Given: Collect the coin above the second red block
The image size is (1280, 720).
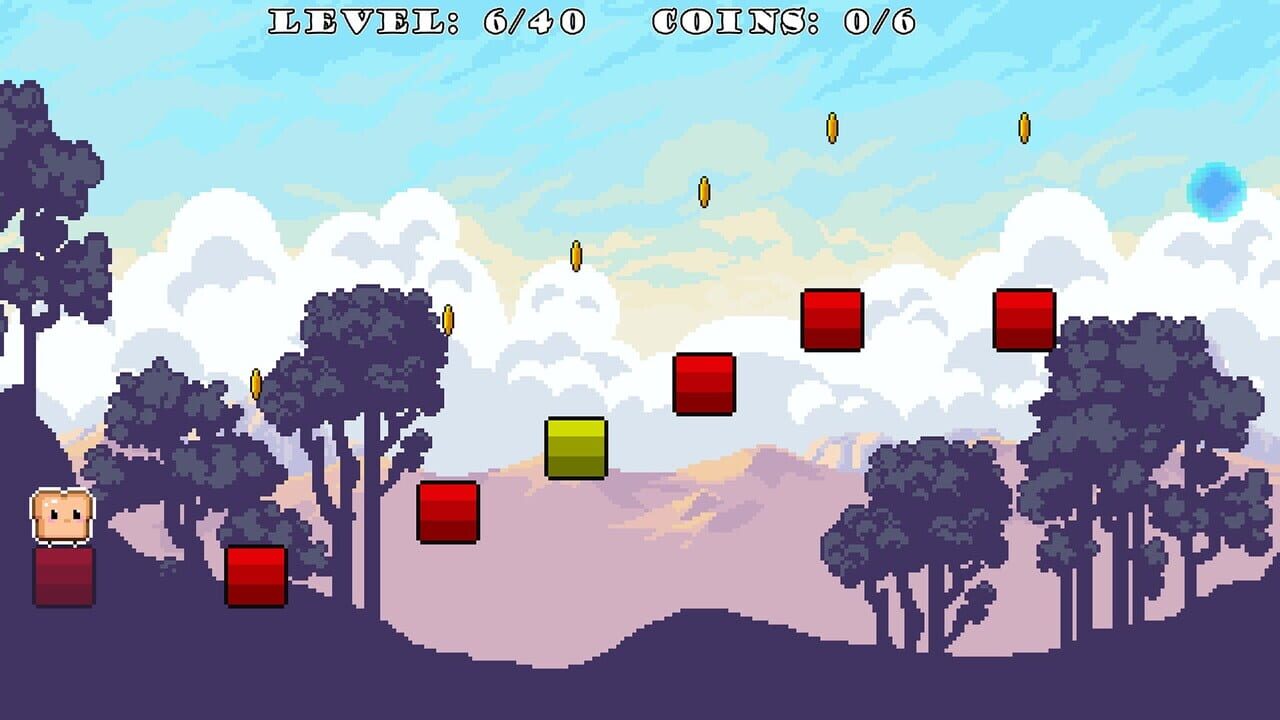Looking at the screenshot, I should (x=449, y=320).
